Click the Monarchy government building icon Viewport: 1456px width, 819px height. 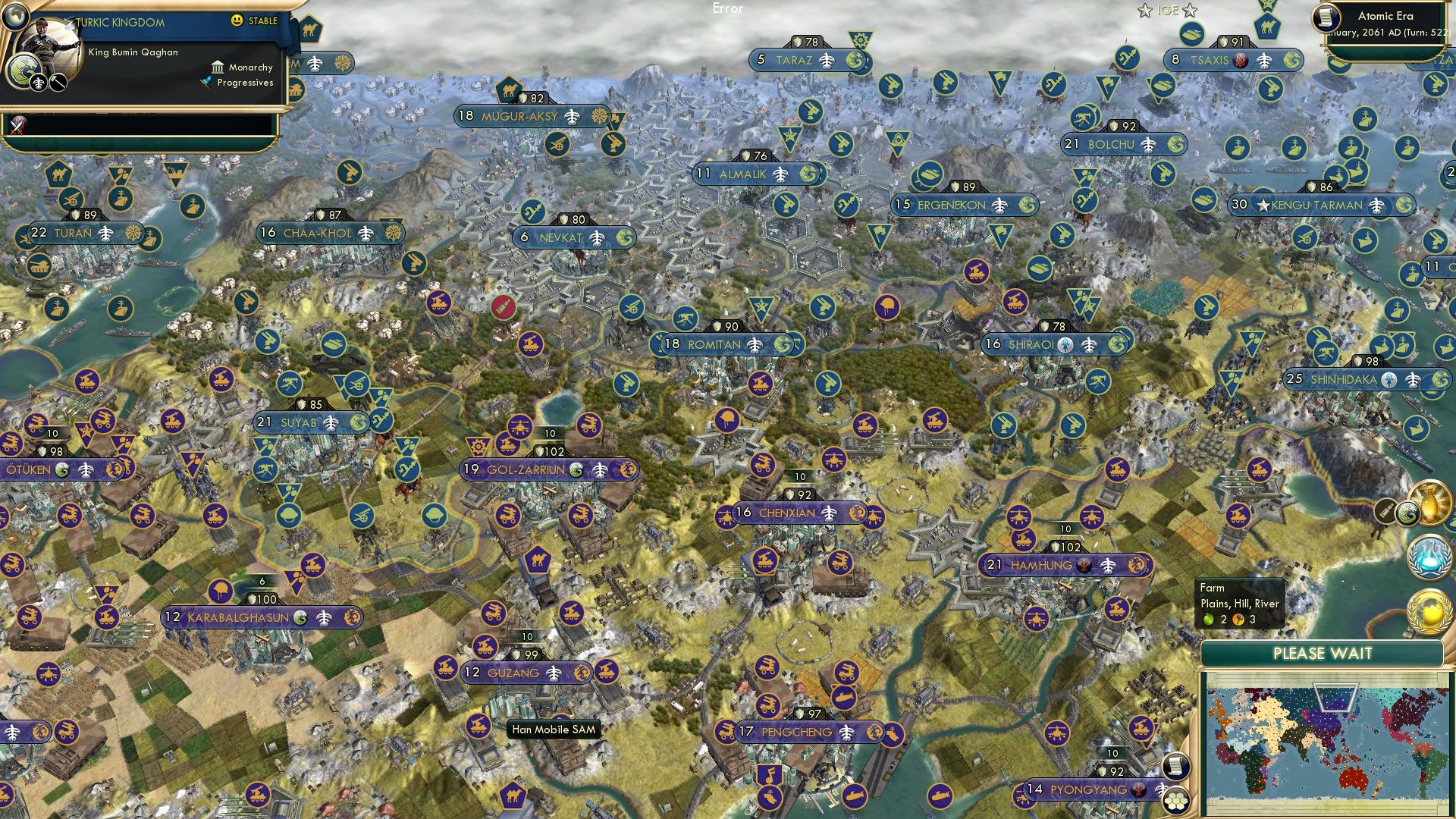pyautogui.click(x=218, y=67)
